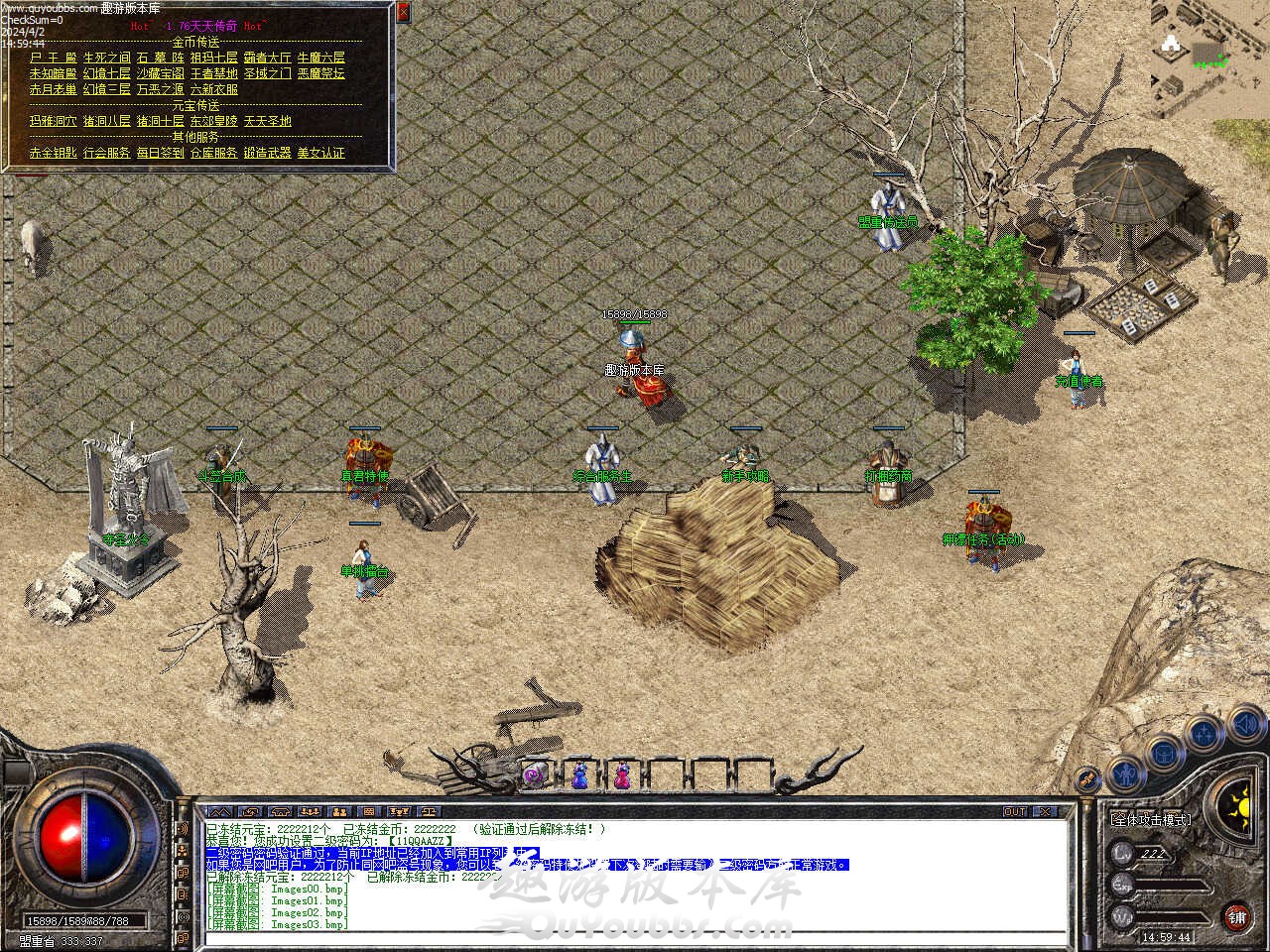Toggle the speaker sound button
This screenshot has height=952, width=1270.
point(1244,726)
